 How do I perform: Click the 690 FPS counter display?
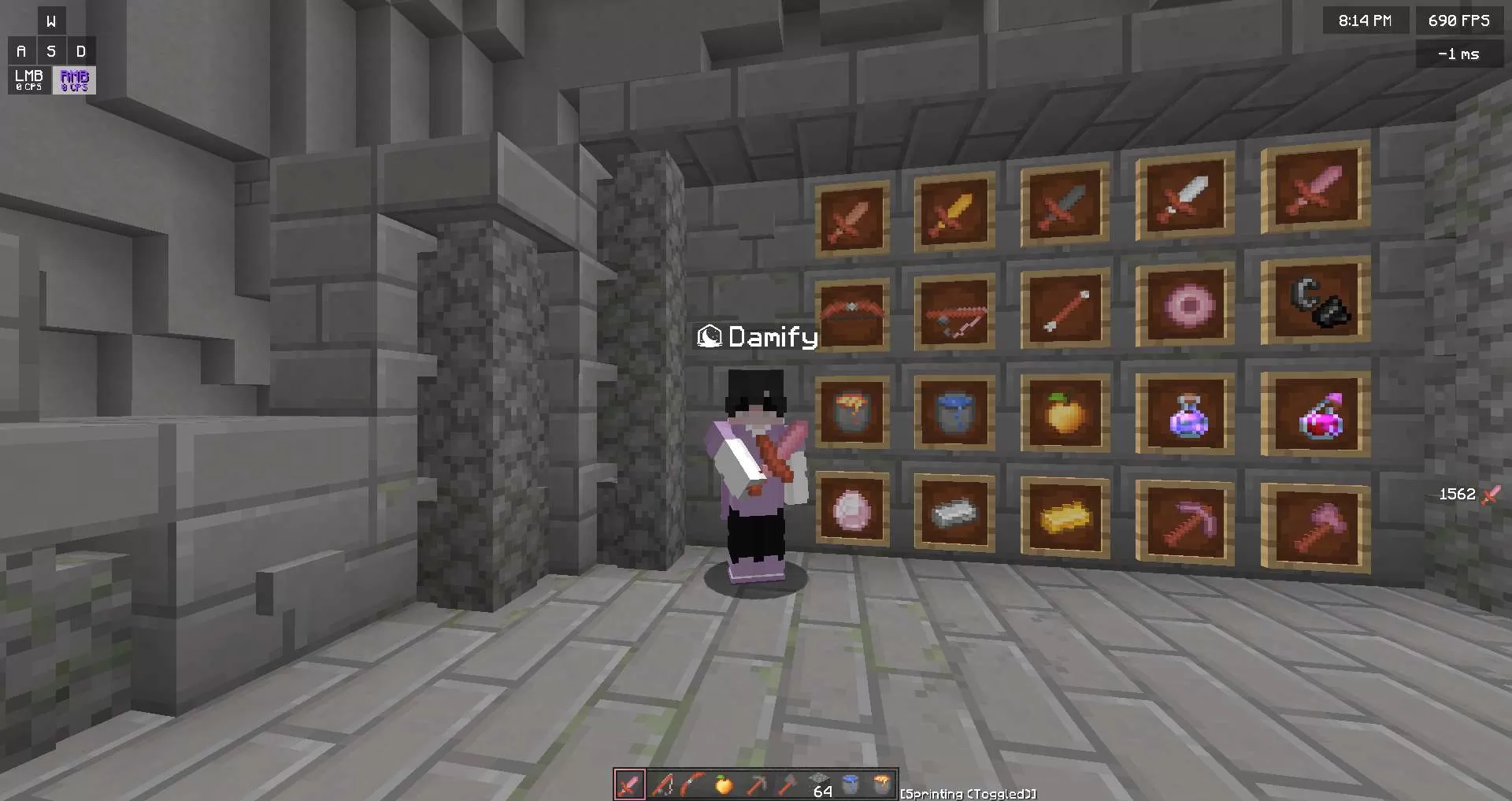click(1458, 20)
